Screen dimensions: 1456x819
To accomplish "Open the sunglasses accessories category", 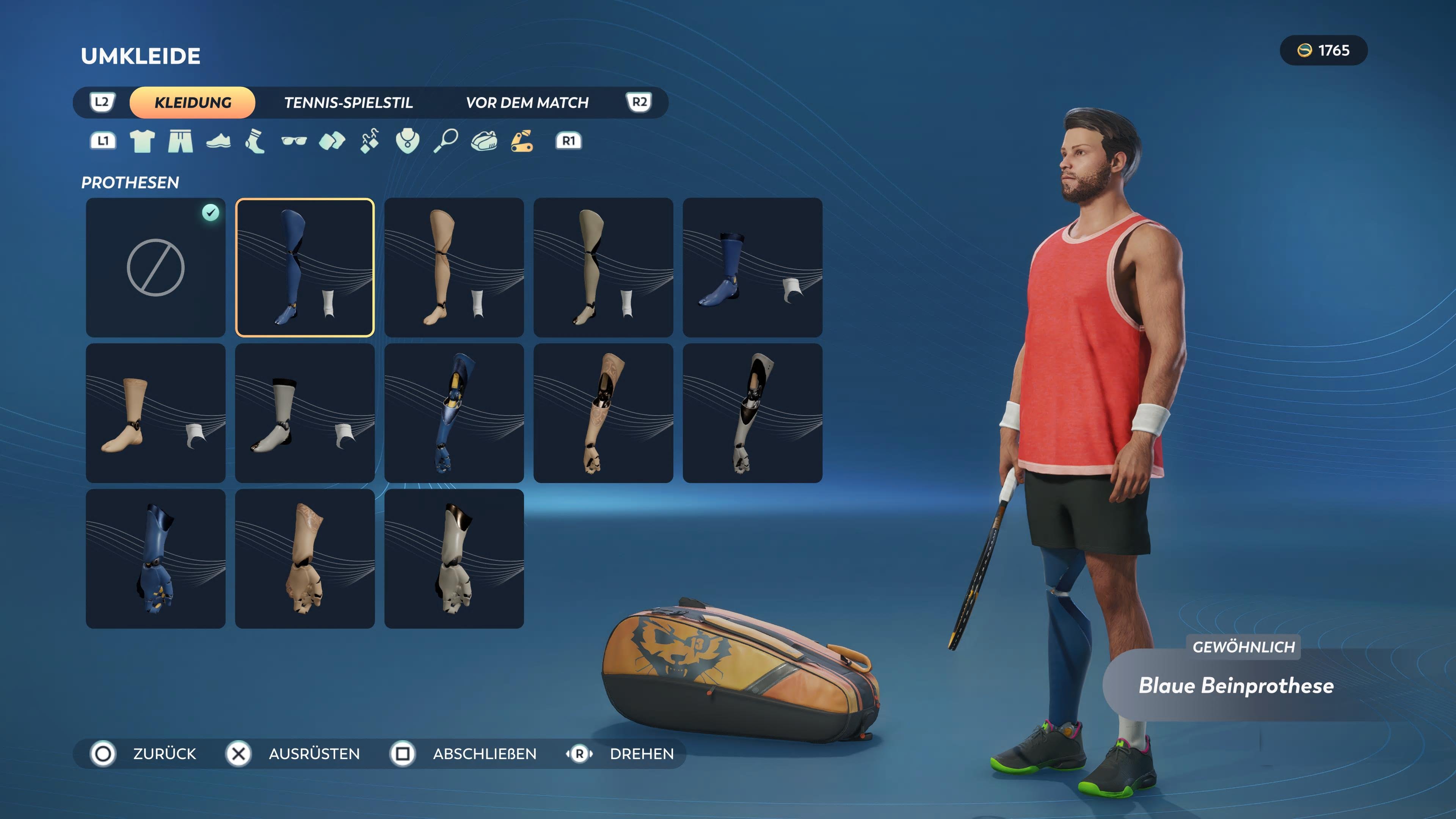I will [x=295, y=141].
